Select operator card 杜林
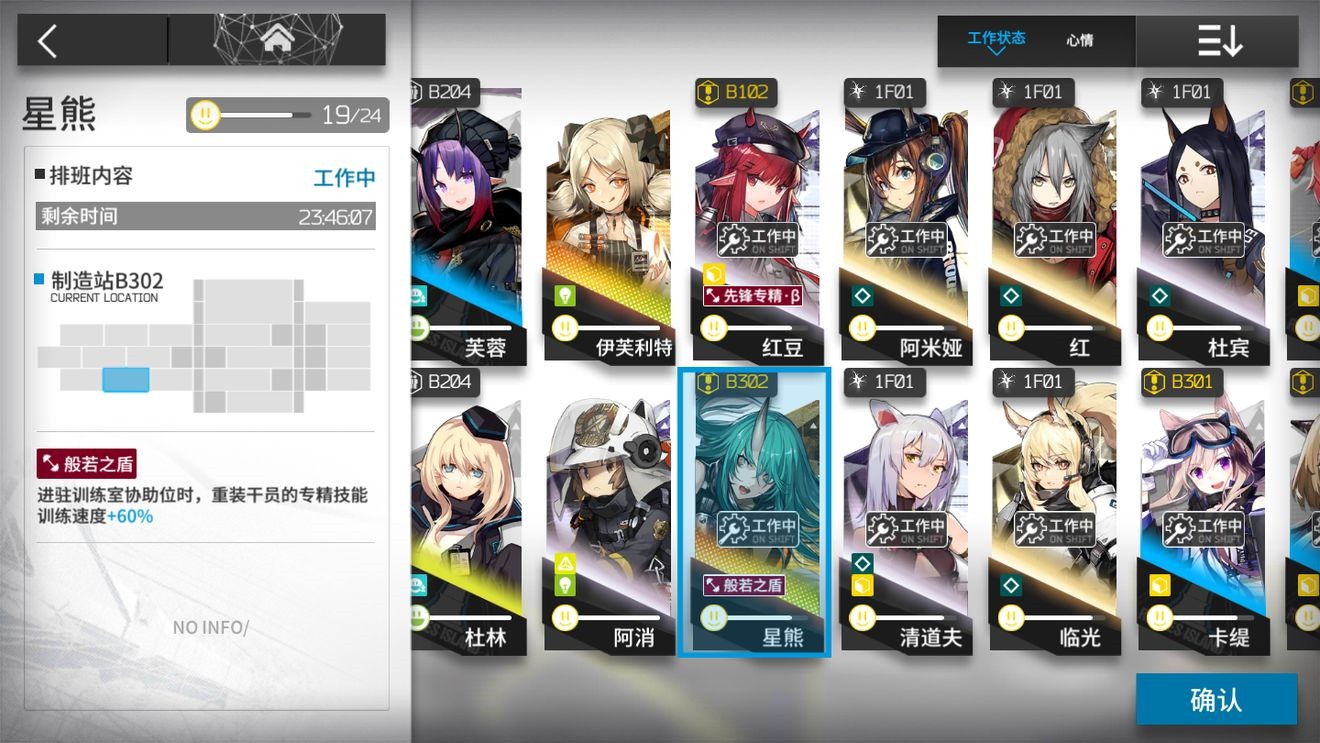This screenshot has height=743, width=1320. [466, 512]
